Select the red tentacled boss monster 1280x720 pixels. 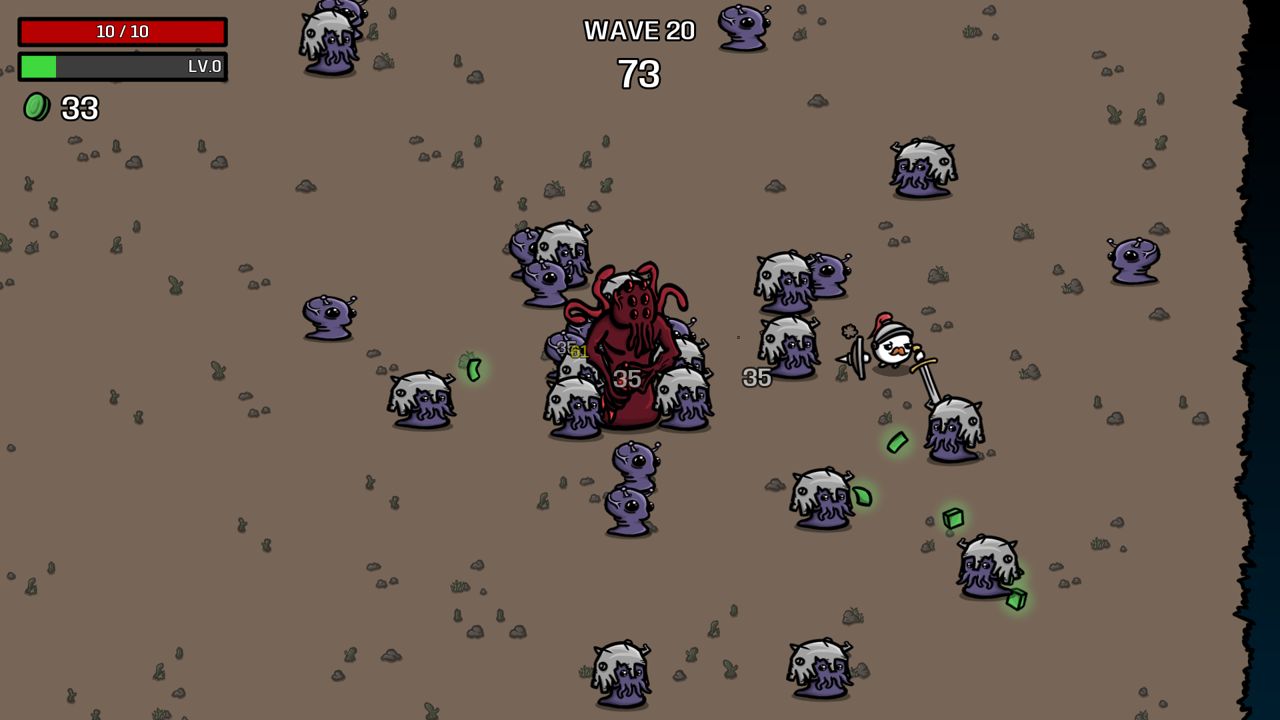tap(630, 330)
